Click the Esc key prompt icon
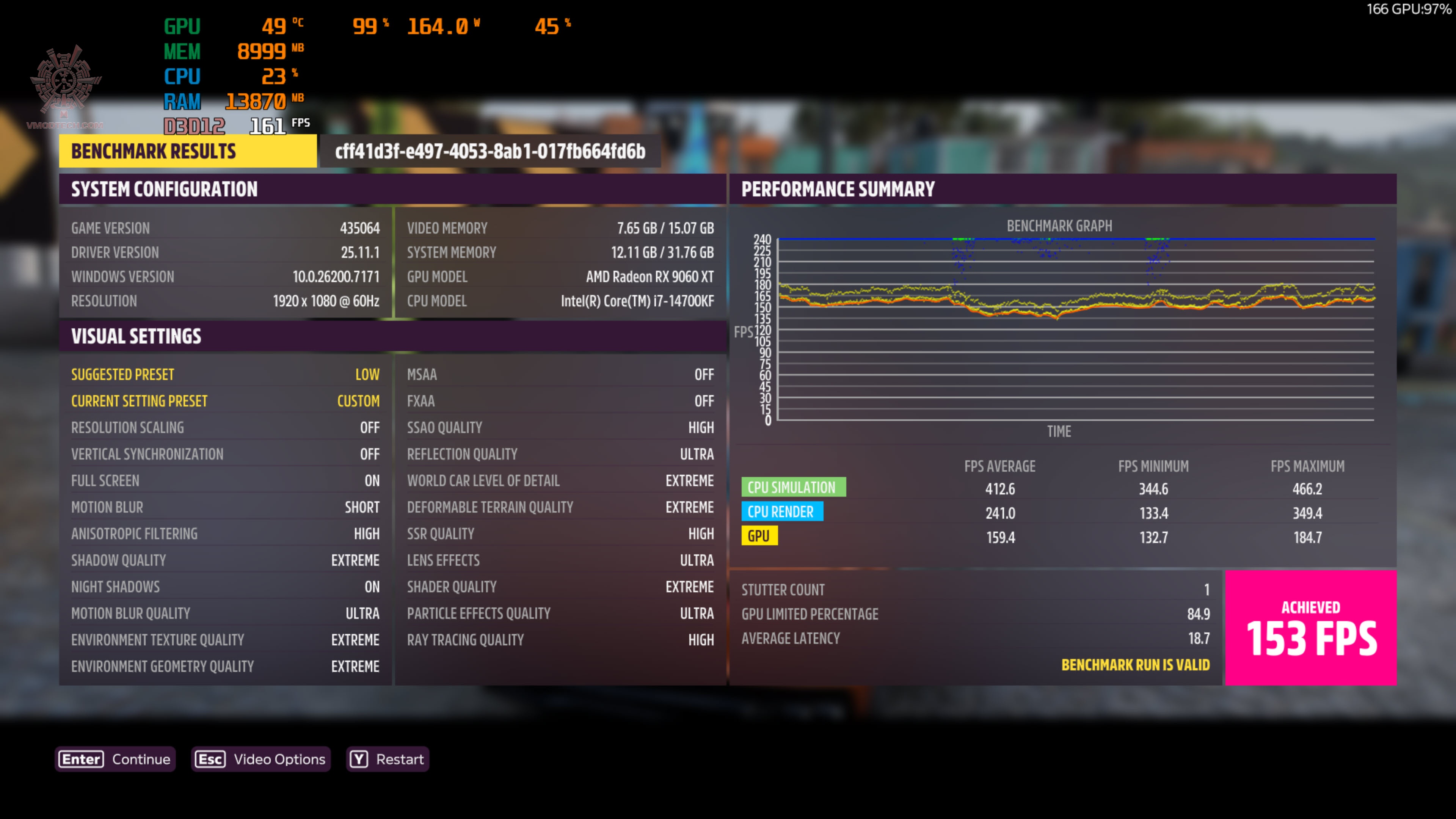This screenshot has width=1456, height=819. pyautogui.click(x=210, y=759)
